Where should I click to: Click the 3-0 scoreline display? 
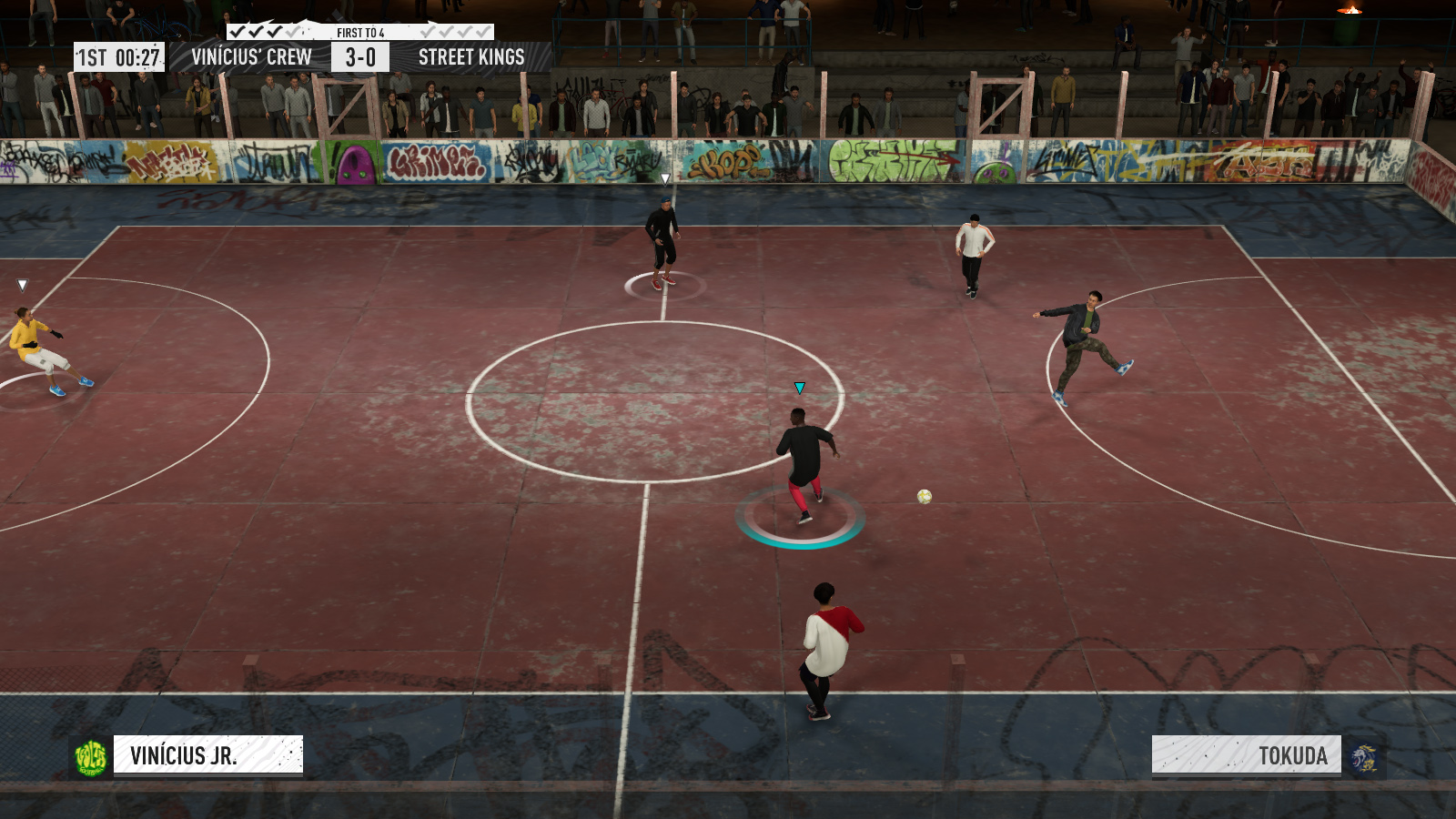tap(362, 56)
